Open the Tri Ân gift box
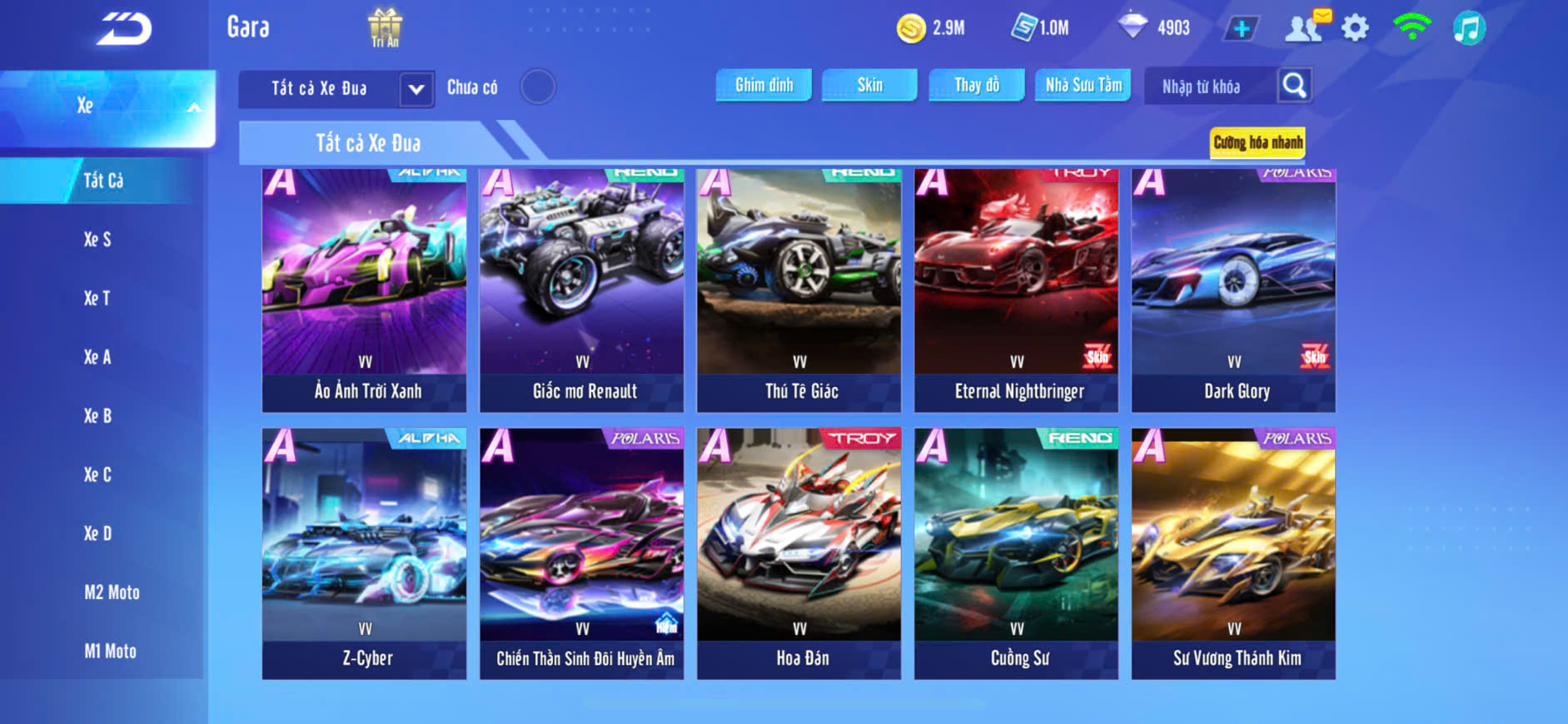This screenshot has height=724, width=1568. click(x=385, y=27)
